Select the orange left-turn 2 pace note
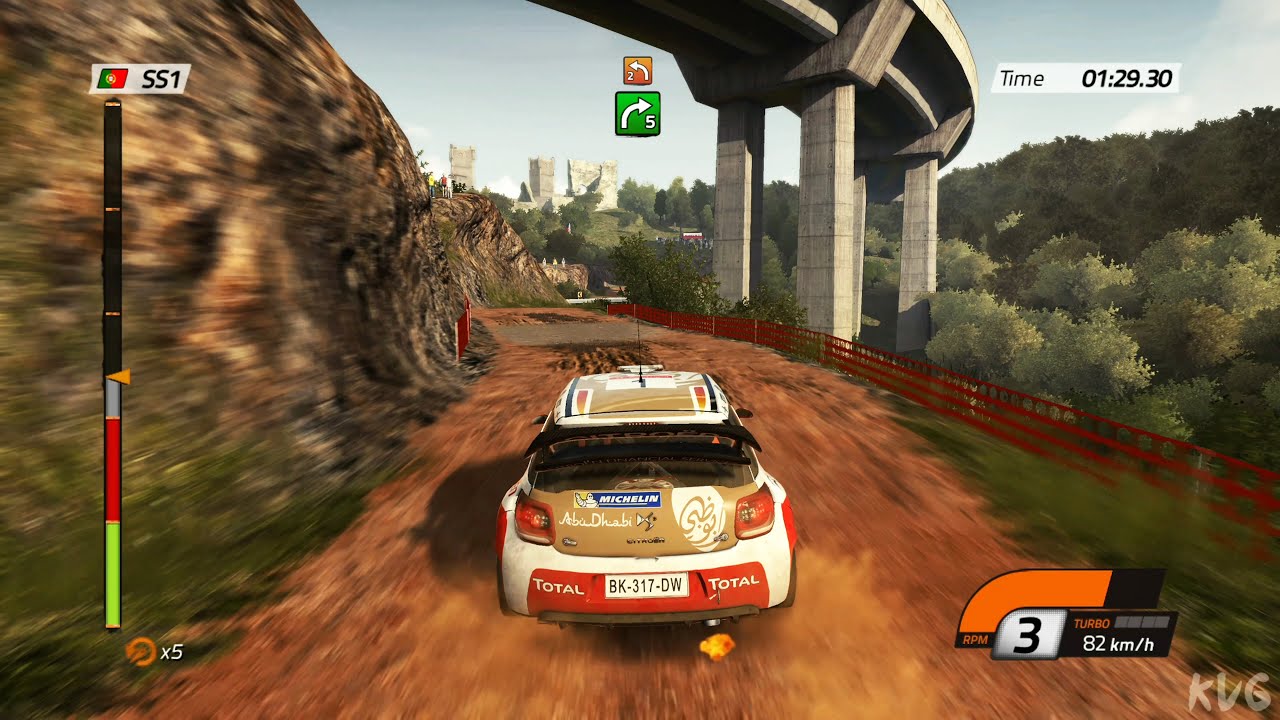 pos(637,70)
